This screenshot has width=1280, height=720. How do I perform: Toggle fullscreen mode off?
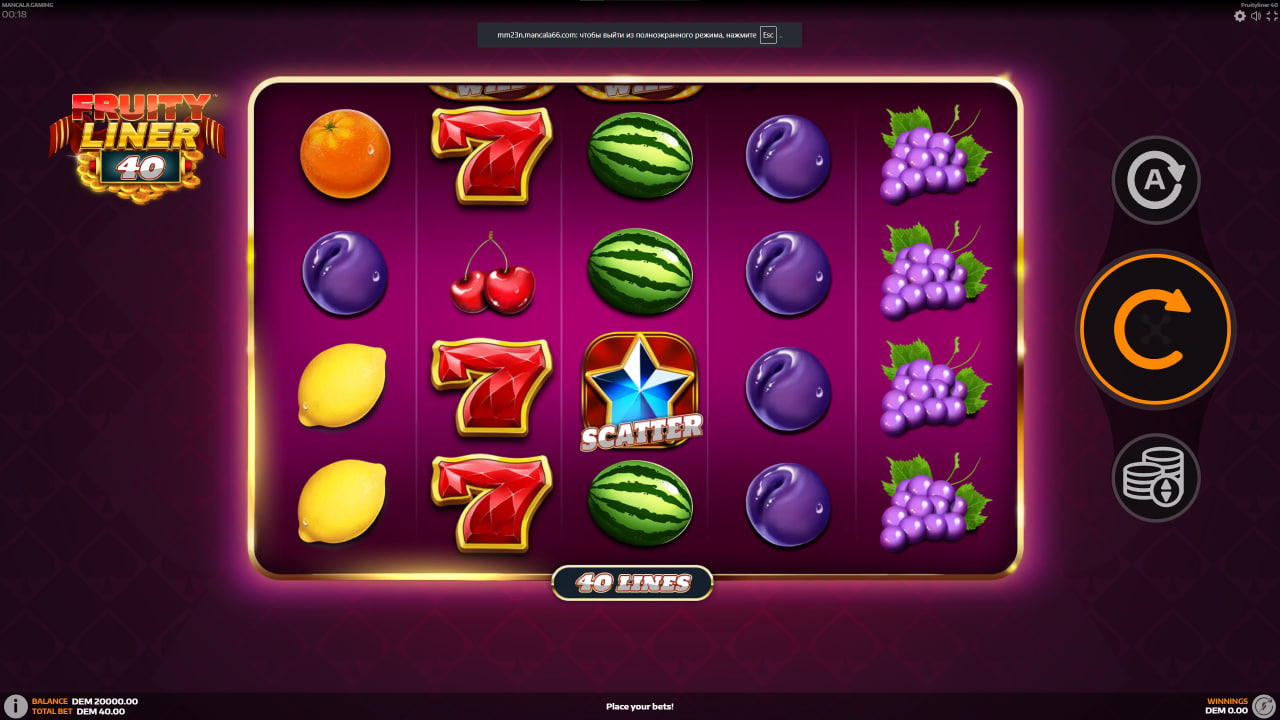click(x=1271, y=16)
